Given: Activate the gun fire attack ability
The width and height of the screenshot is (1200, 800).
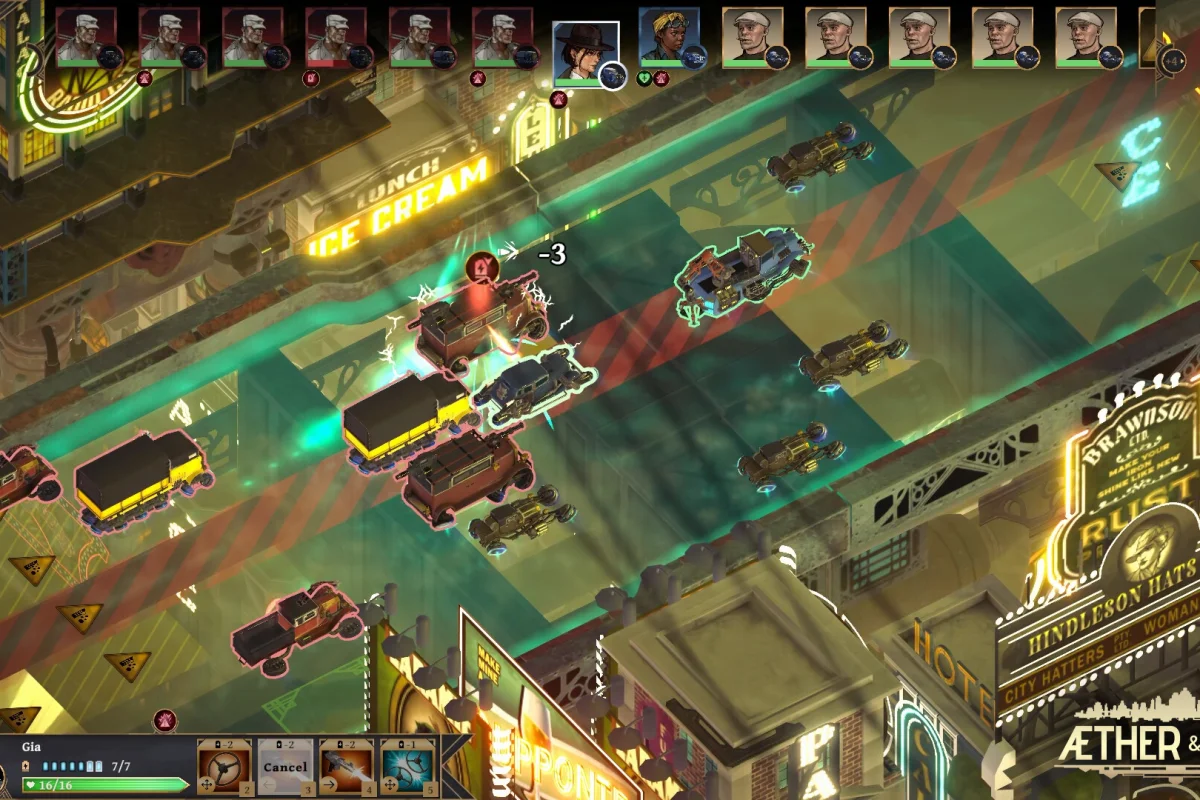Looking at the screenshot, I should (346, 766).
